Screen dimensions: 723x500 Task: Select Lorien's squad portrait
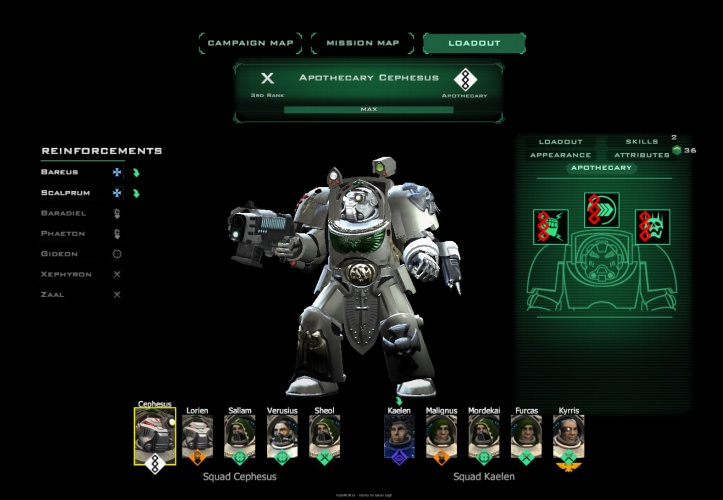tap(197, 433)
